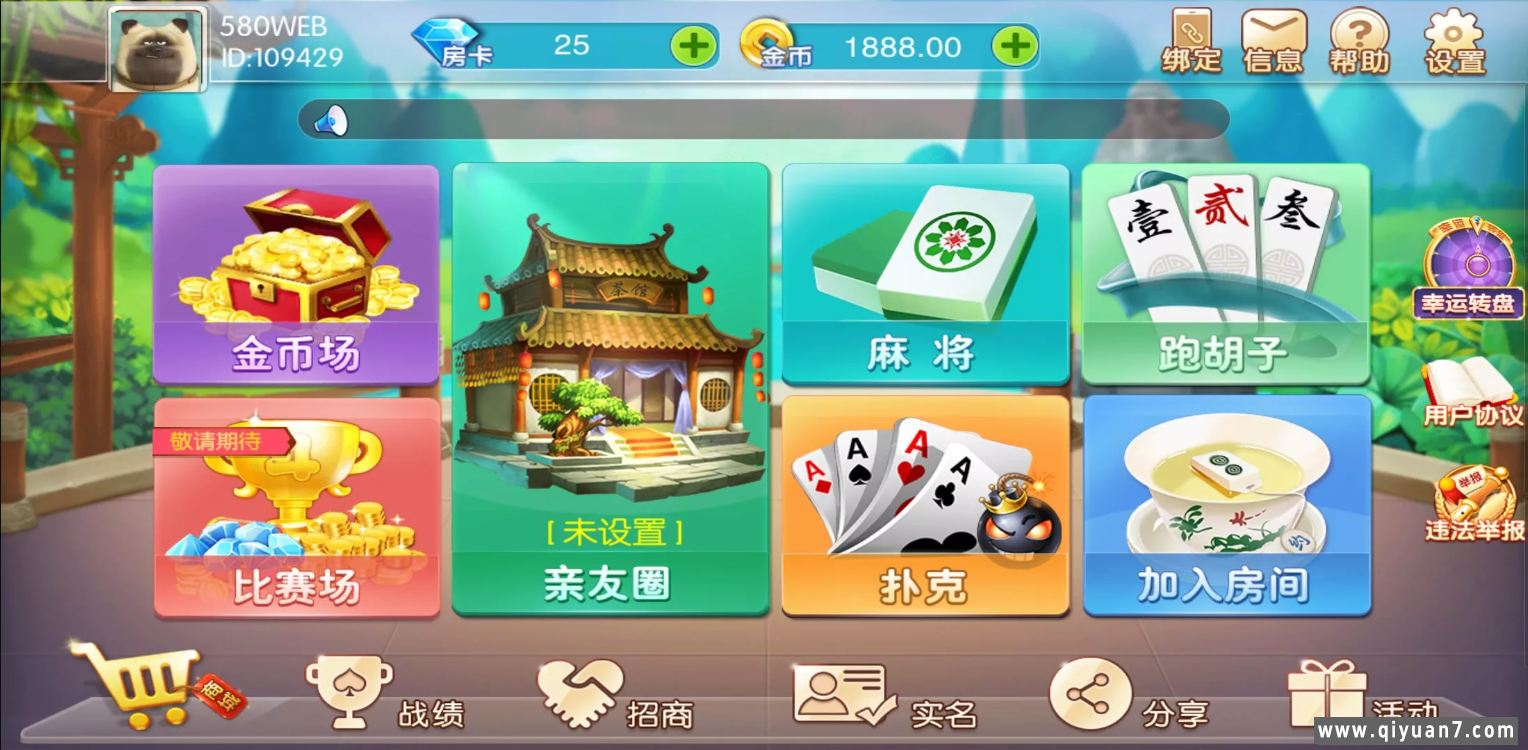Image resolution: width=1528 pixels, height=750 pixels.
Task: Open the 帮助 help icon
Action: [x=1360, y=42]
